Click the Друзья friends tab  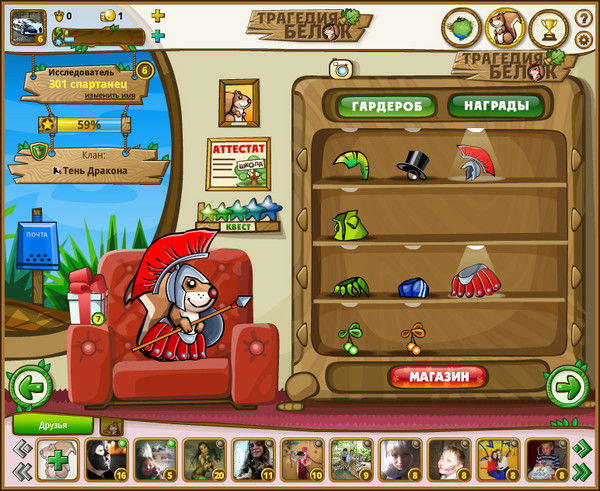53,425
